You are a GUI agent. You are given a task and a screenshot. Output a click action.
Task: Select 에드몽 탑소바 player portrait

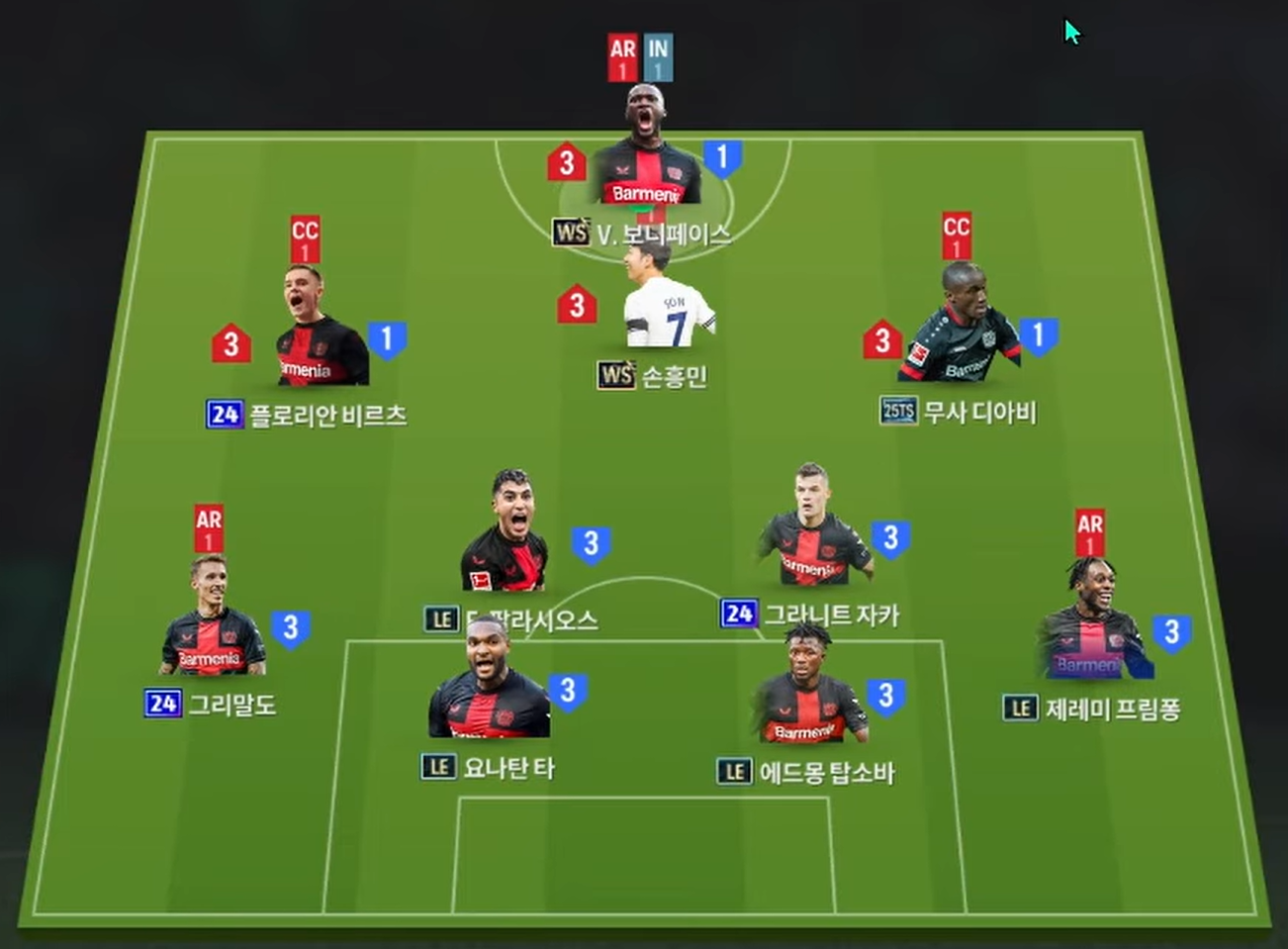(810, 688)
